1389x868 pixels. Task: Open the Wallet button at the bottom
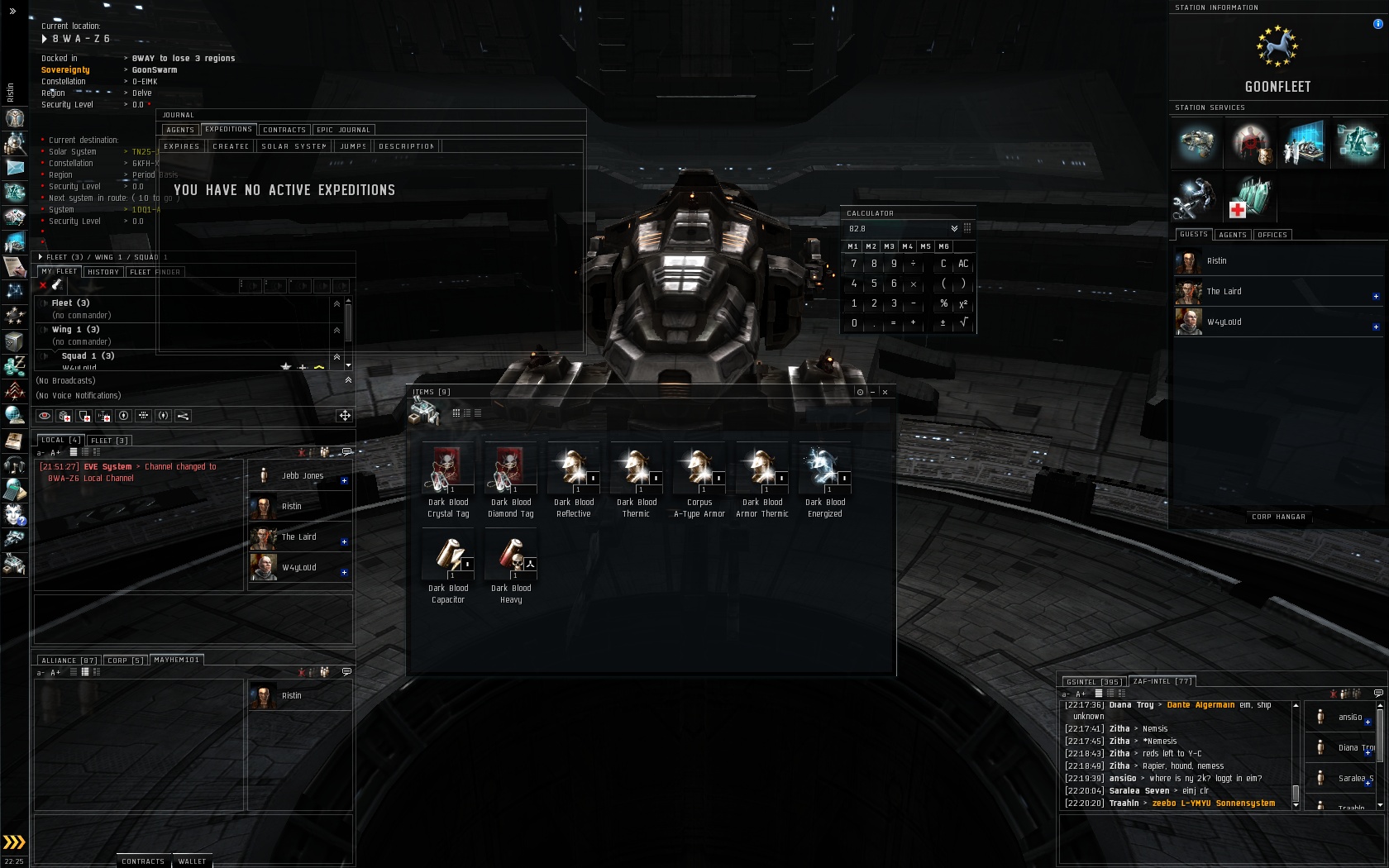coord(192,861)
